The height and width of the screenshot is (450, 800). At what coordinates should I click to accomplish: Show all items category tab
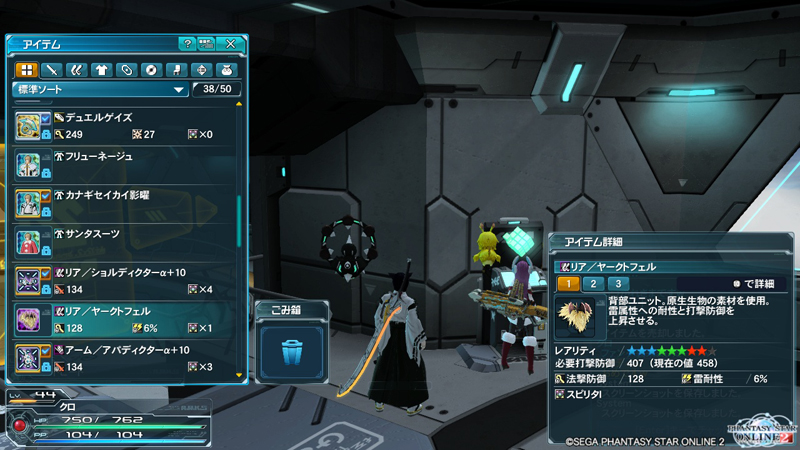pos(26,70)
